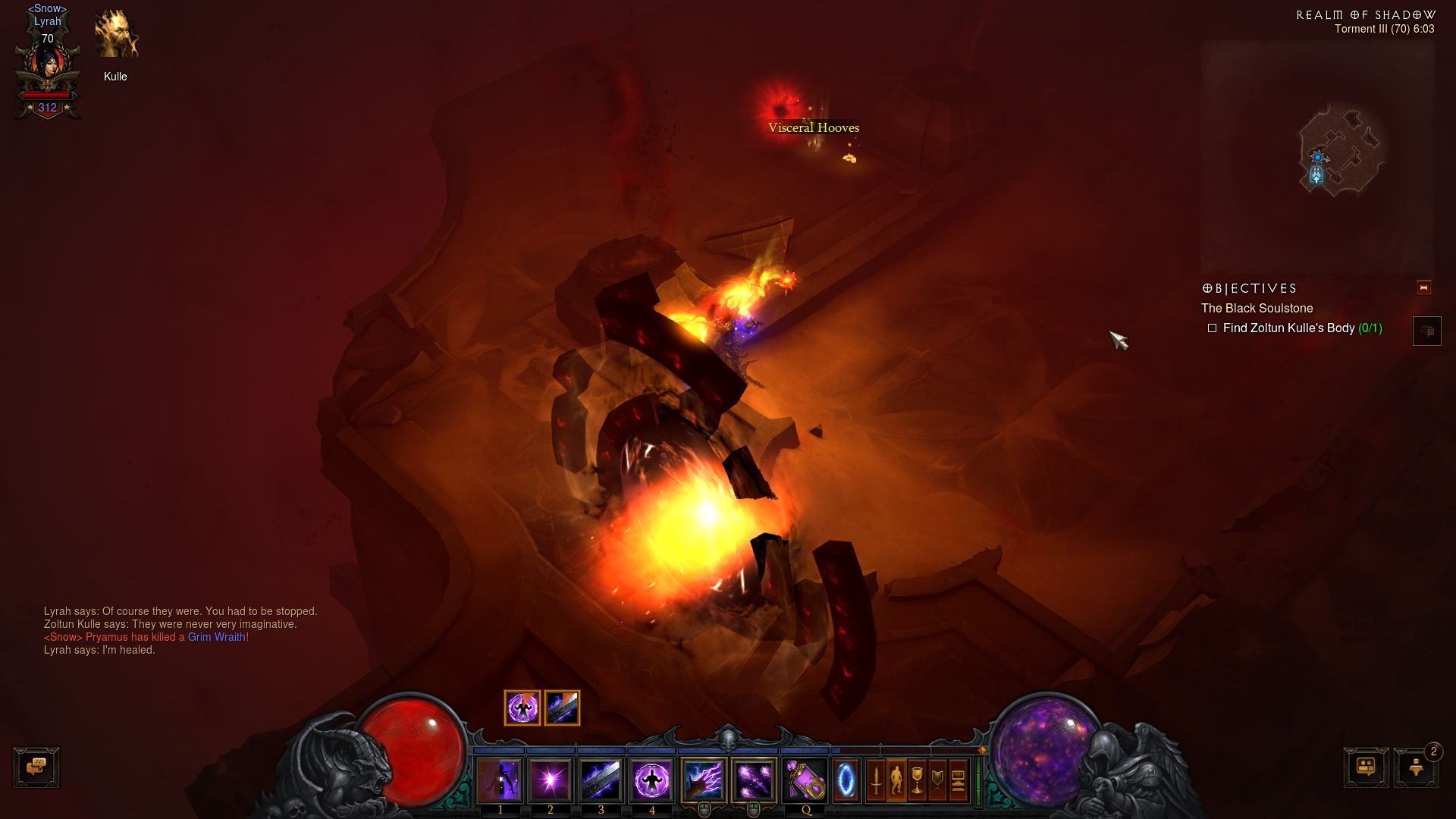The image size is (1456, 819).
Task: Click the quest reward chest icon
Action: click(1426, 331)
